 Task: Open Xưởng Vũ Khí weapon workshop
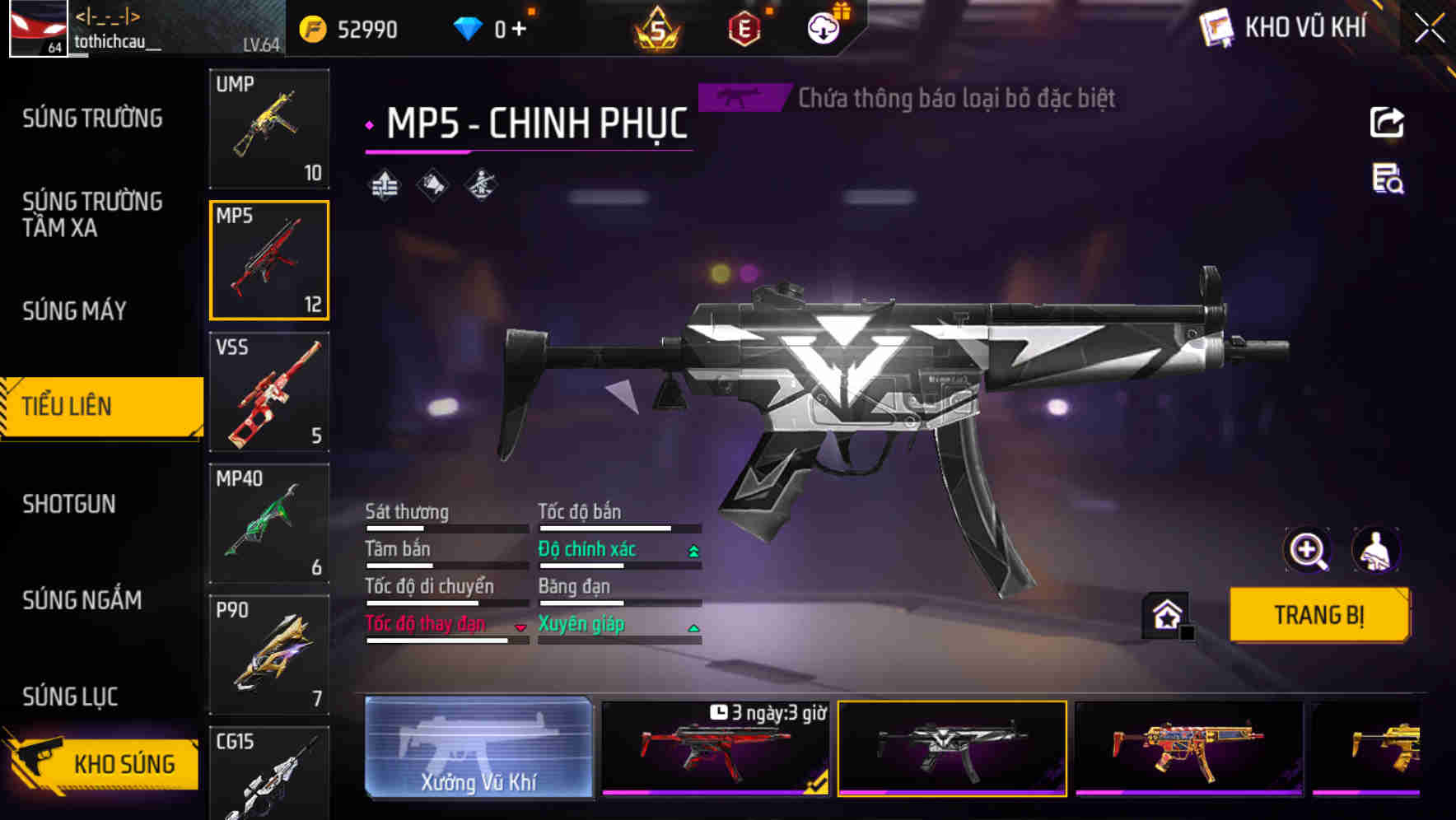pos(480,748)
